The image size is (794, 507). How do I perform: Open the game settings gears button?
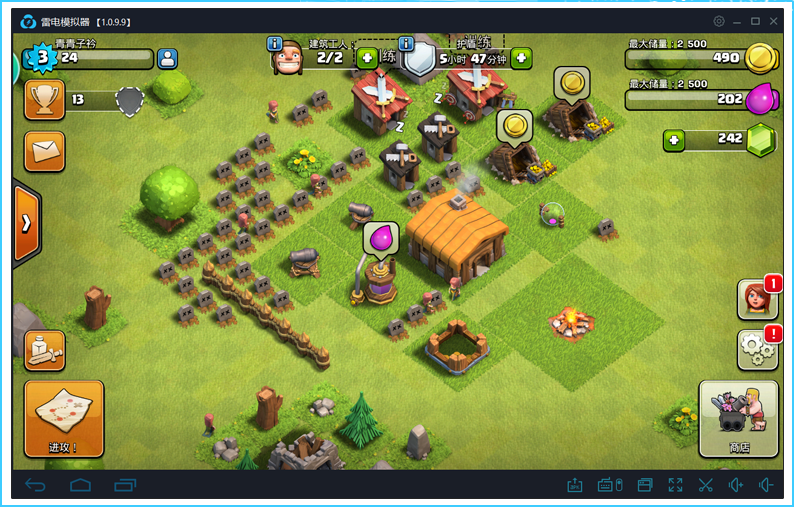(x=757, y=349)
